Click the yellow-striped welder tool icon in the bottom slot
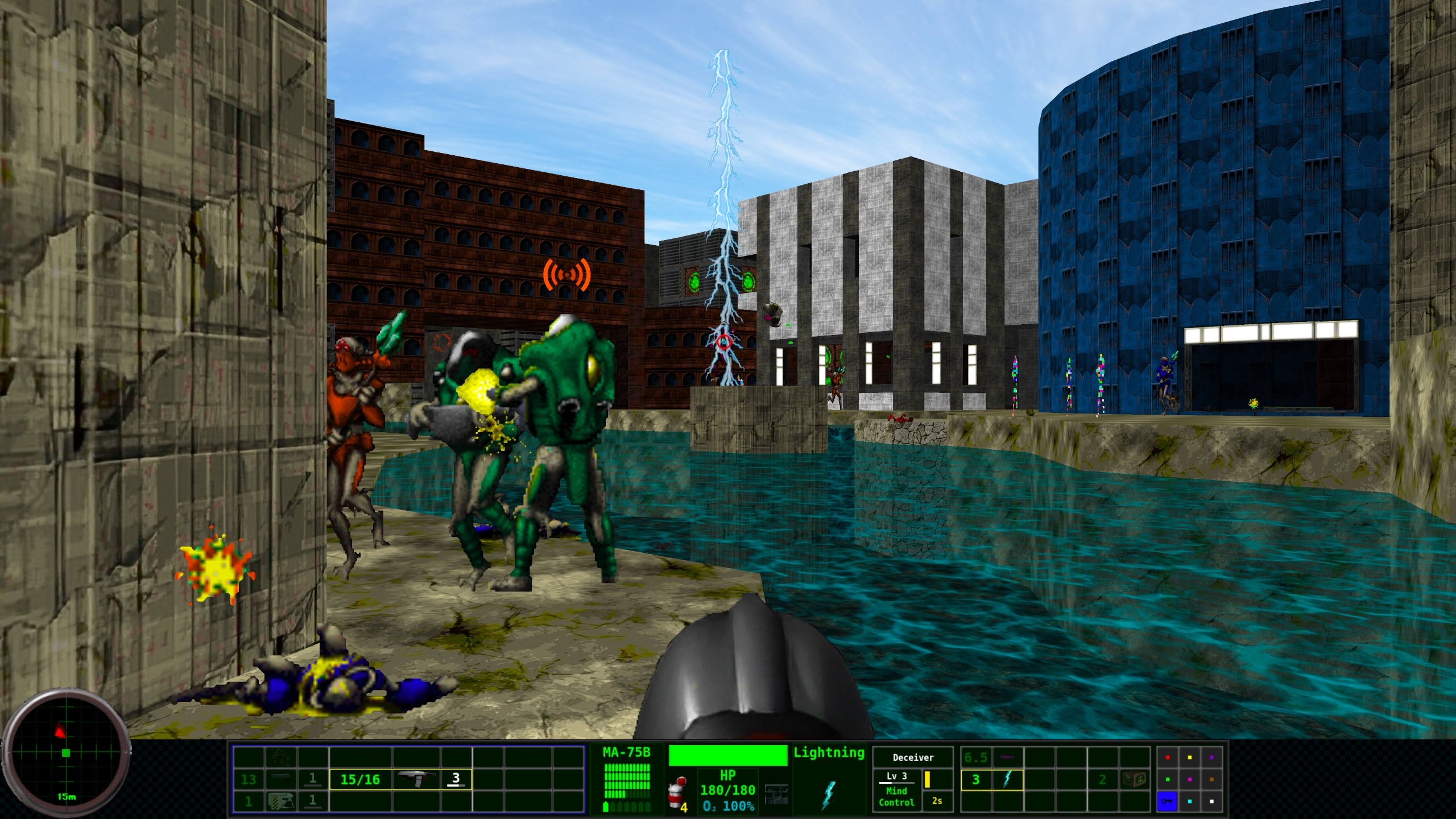Screen dimensions: 1456x819 [x=282, y=803]
